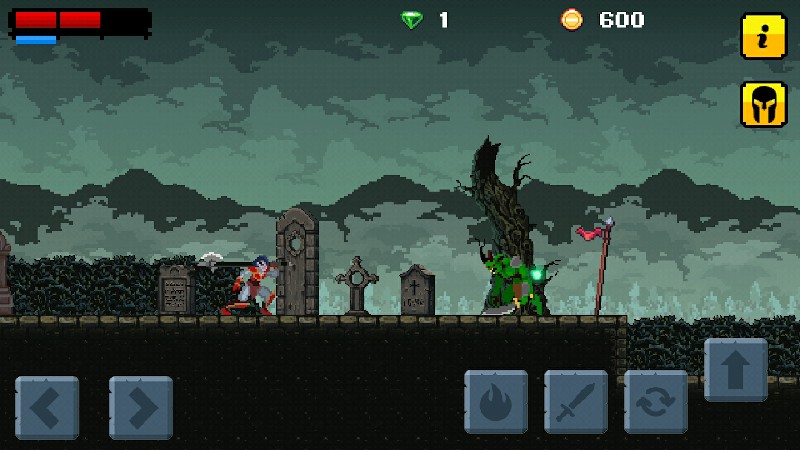Tap the move right arrow button
The image size is (800, 450).
(x=141, y=407)
